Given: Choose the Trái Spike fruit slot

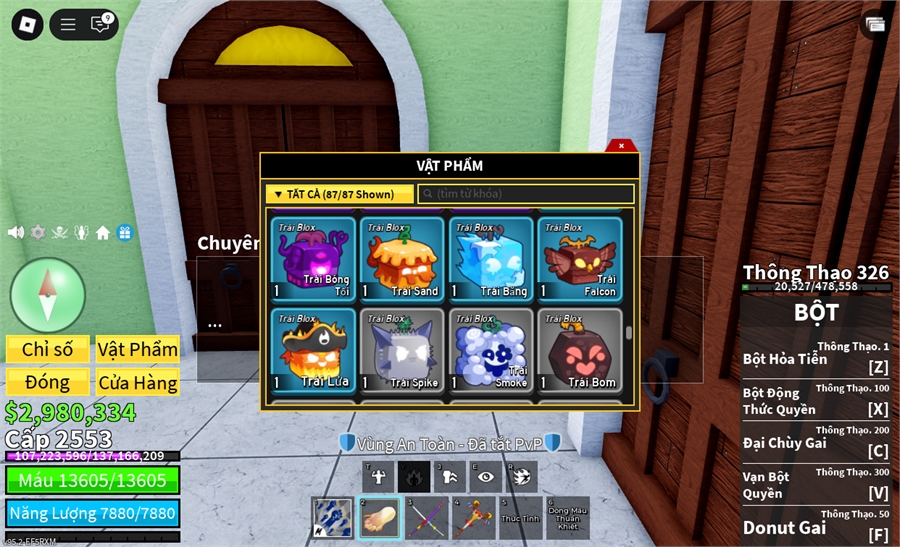Looking at the screenshot, I should click(403, 350).
